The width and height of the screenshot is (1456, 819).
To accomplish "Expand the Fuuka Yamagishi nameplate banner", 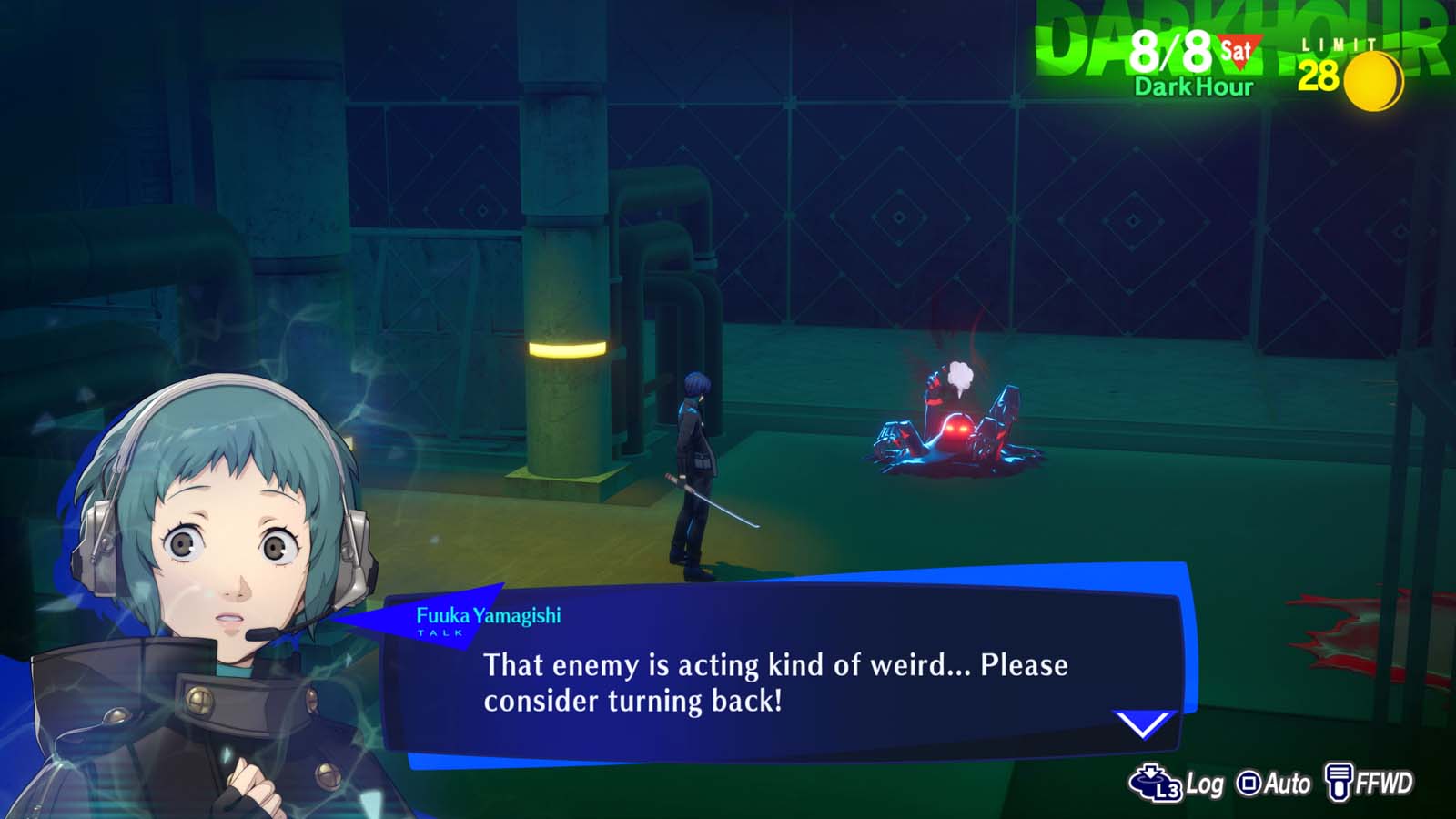I will coord(489,615).
